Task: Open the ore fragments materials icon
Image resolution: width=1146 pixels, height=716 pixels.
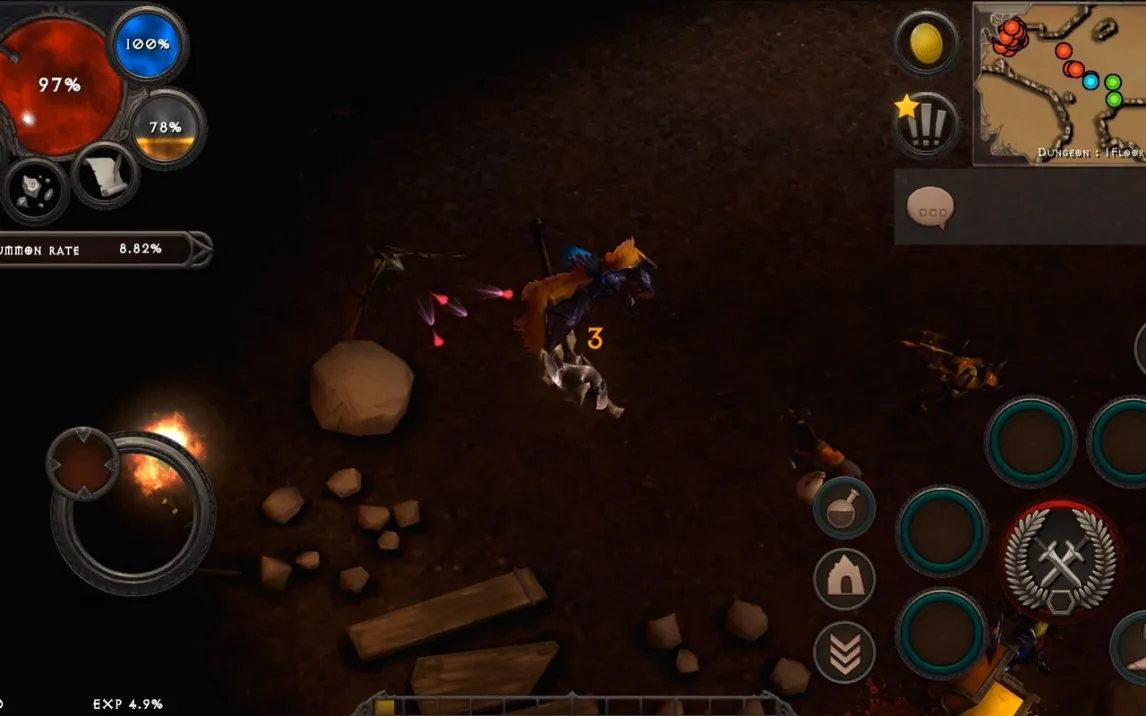Action: (x=35, y=189)
